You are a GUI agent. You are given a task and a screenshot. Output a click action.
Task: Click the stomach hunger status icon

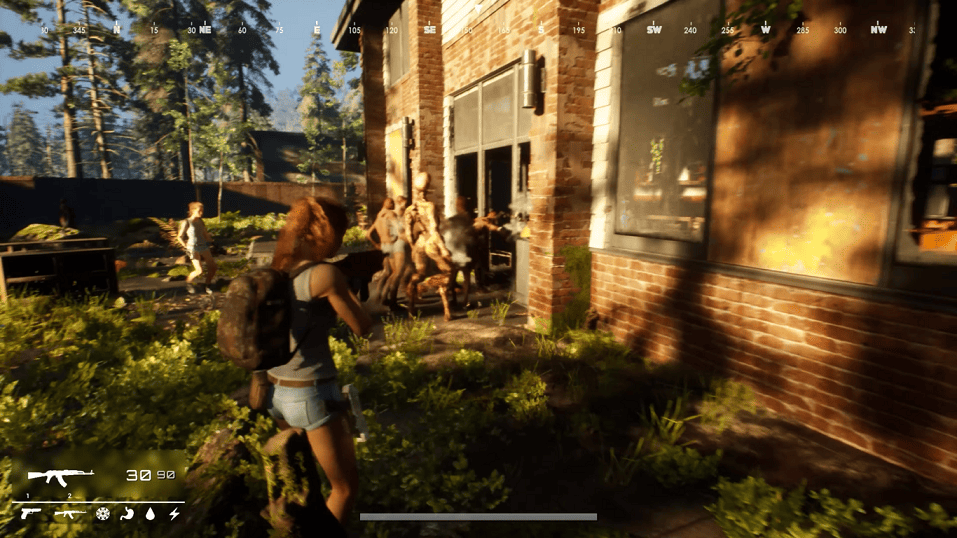point(126,514)
